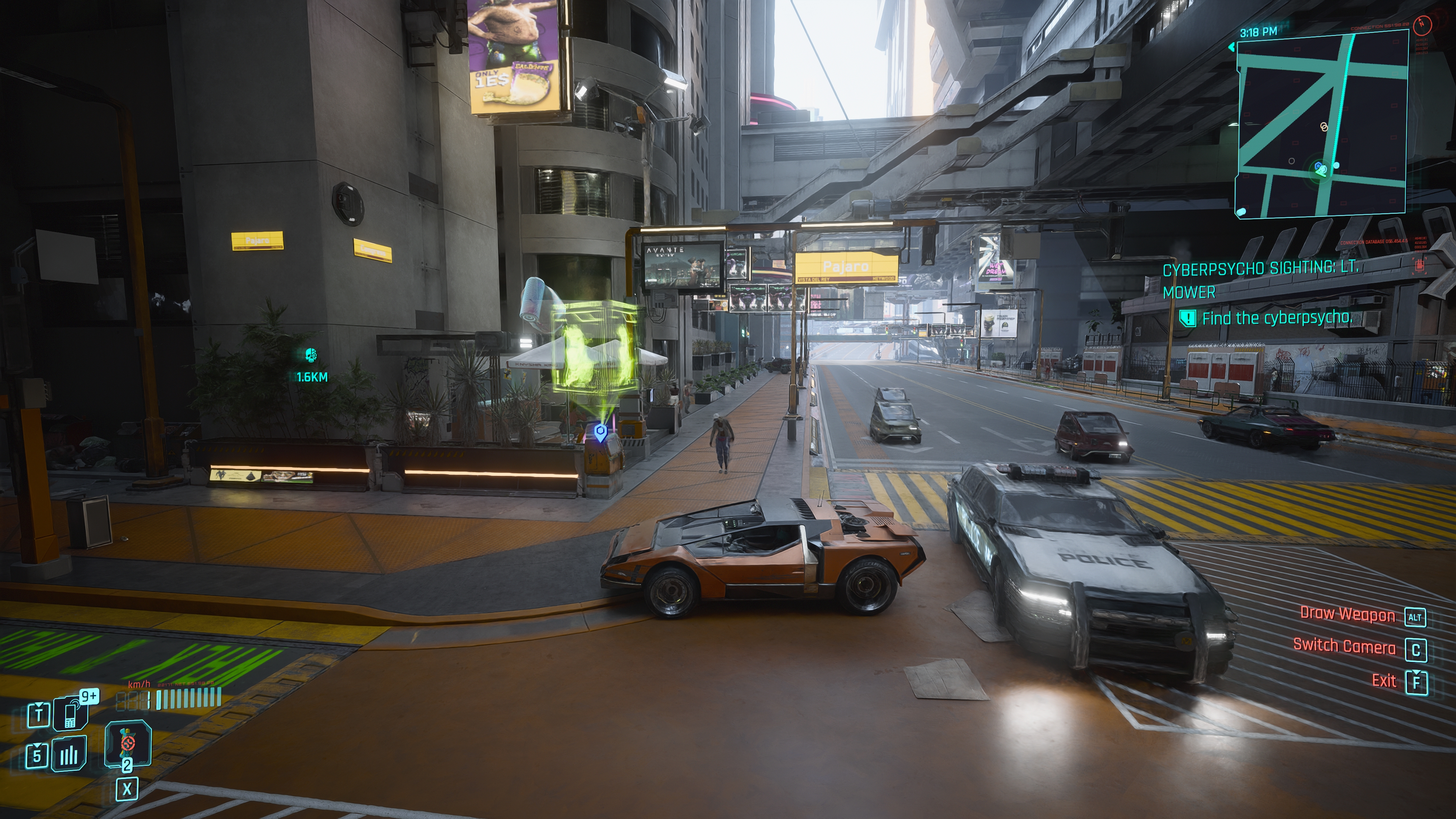The height and width of the screenshot is (819, 1456).
Task: Select the orange double-ring marker on minimap
Action: [x=1323, y=127]
